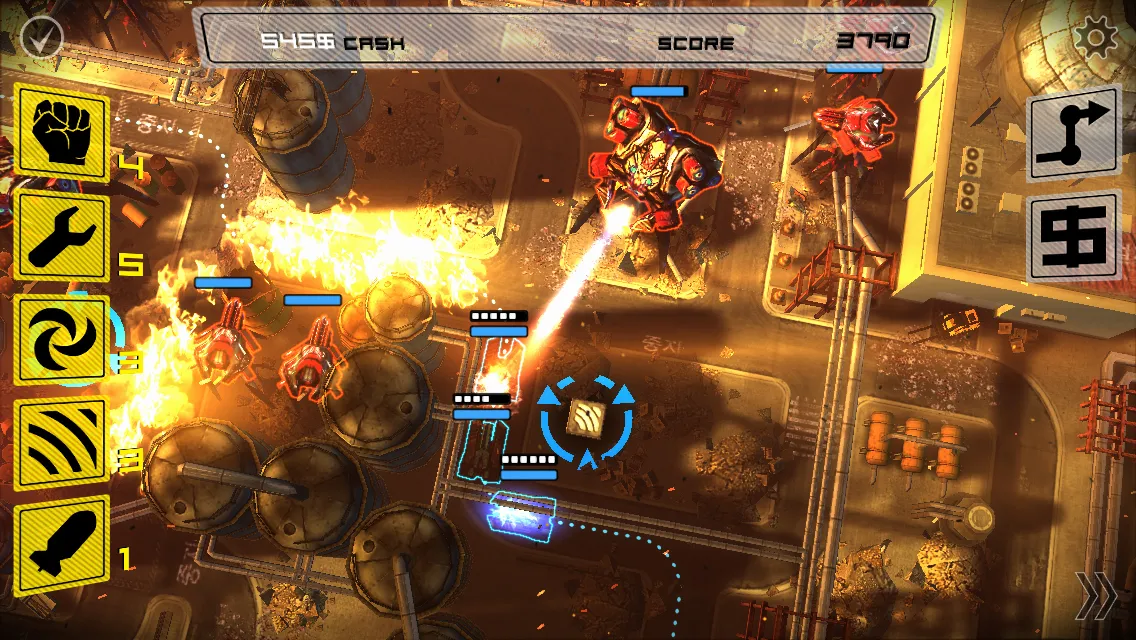
Task: Use the wrench repair ability
Action: [61, 238]
